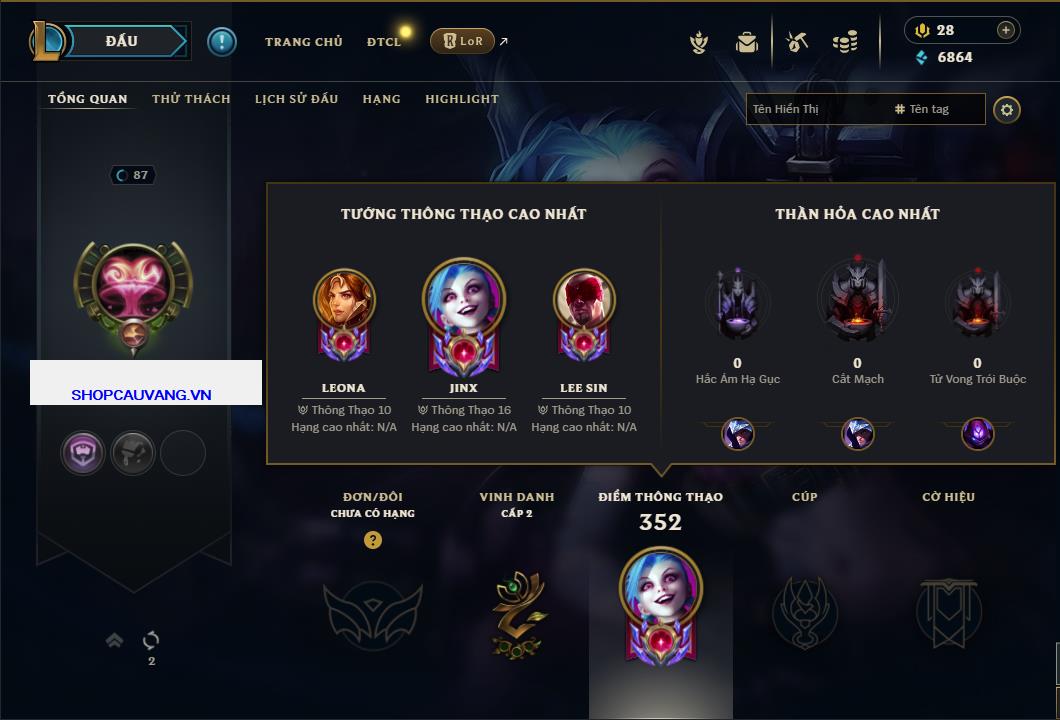Open the LỊCH SỬ ĐẤU tab
1060x720 pixels.
tap(296, 99)
